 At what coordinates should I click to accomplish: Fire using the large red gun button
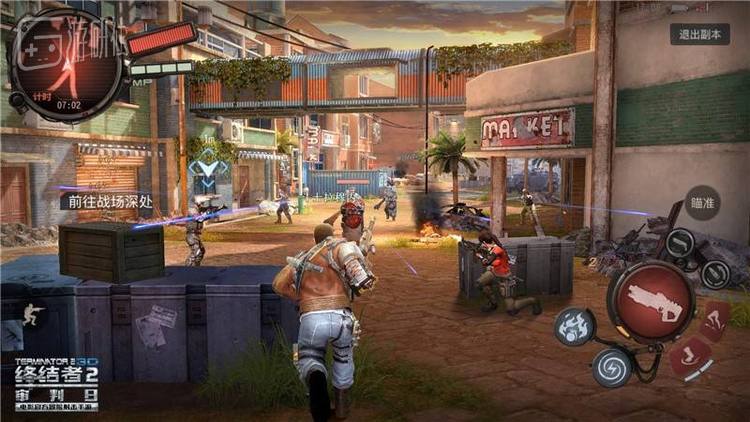pos(651,300)
